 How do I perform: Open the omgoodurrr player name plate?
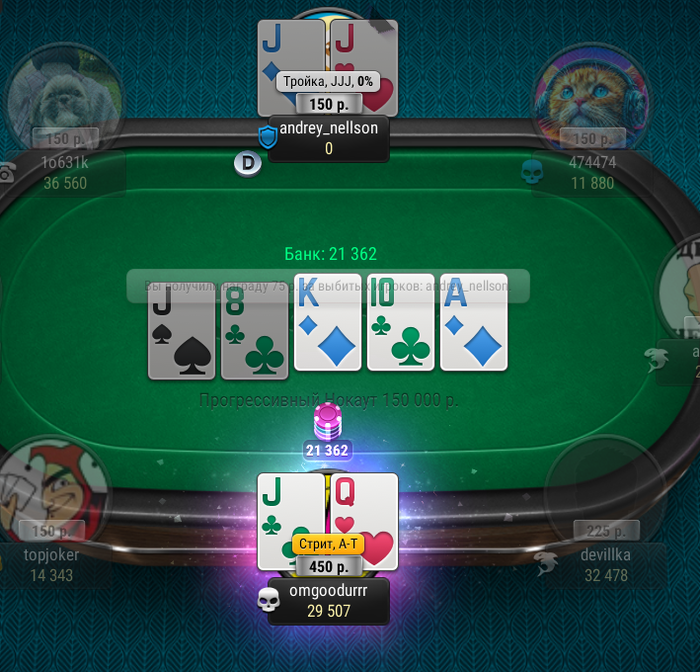(x=328, y=601)
